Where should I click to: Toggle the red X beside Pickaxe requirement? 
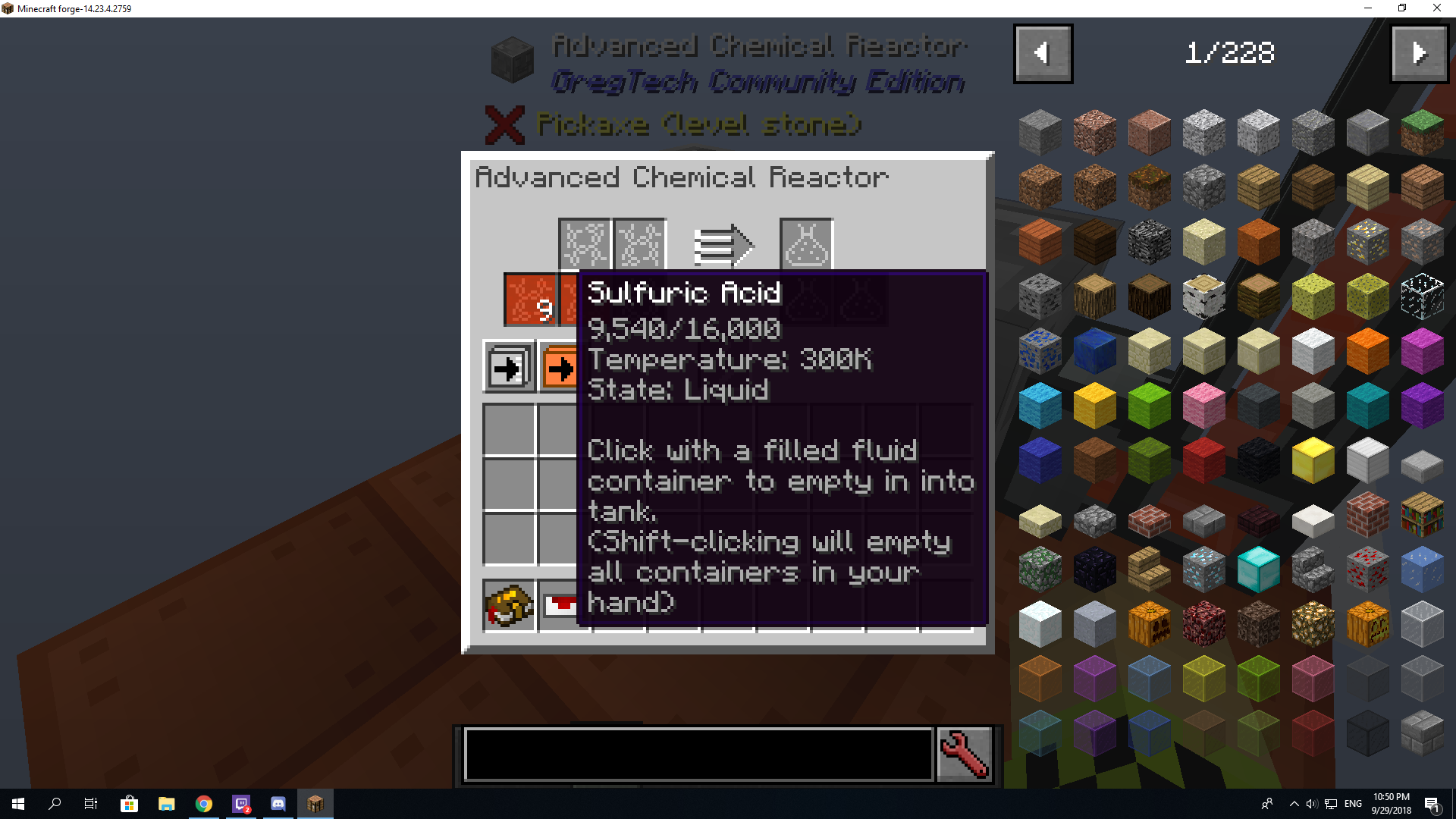pyautogui.click(x=504, y=125)
